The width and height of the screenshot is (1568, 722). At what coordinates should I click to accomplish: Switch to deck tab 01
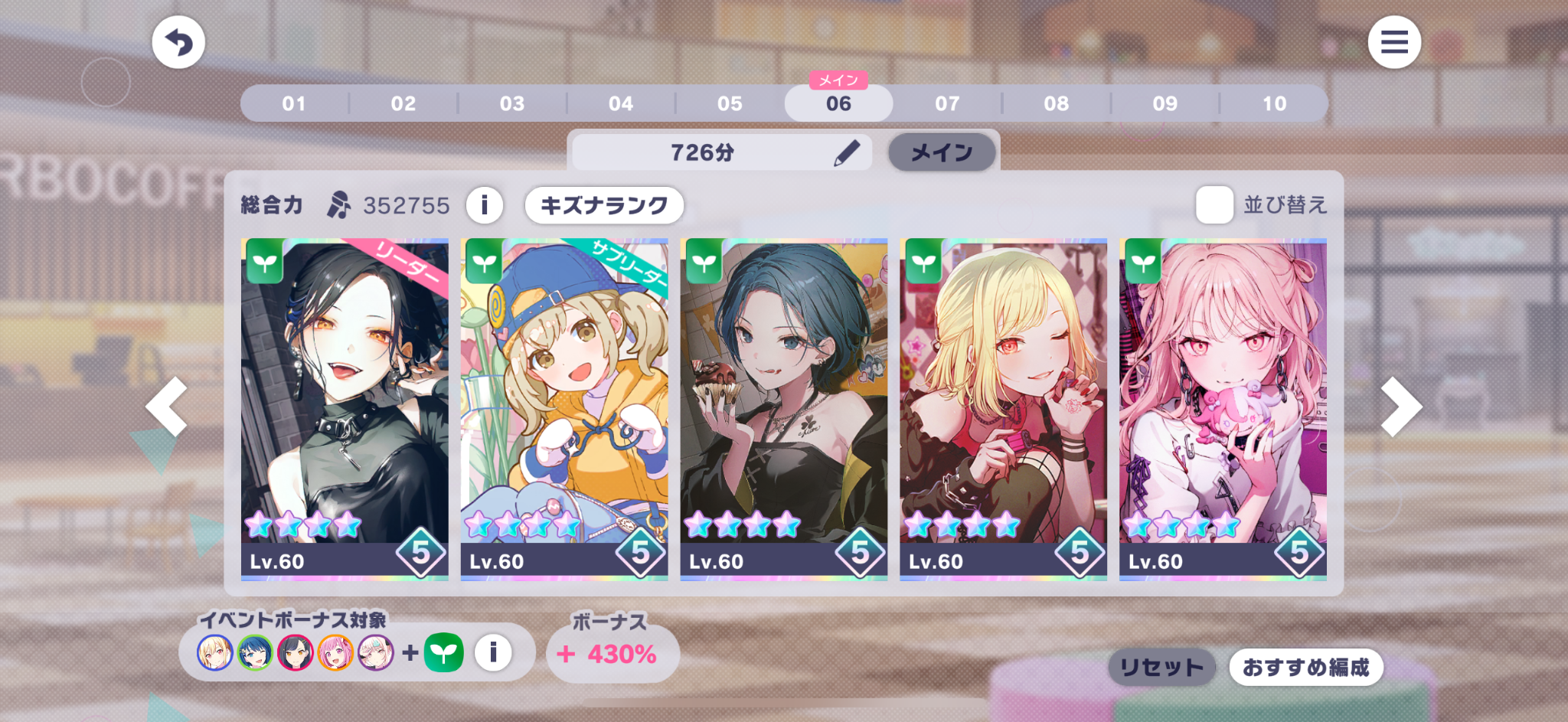(x=294, y=103)
